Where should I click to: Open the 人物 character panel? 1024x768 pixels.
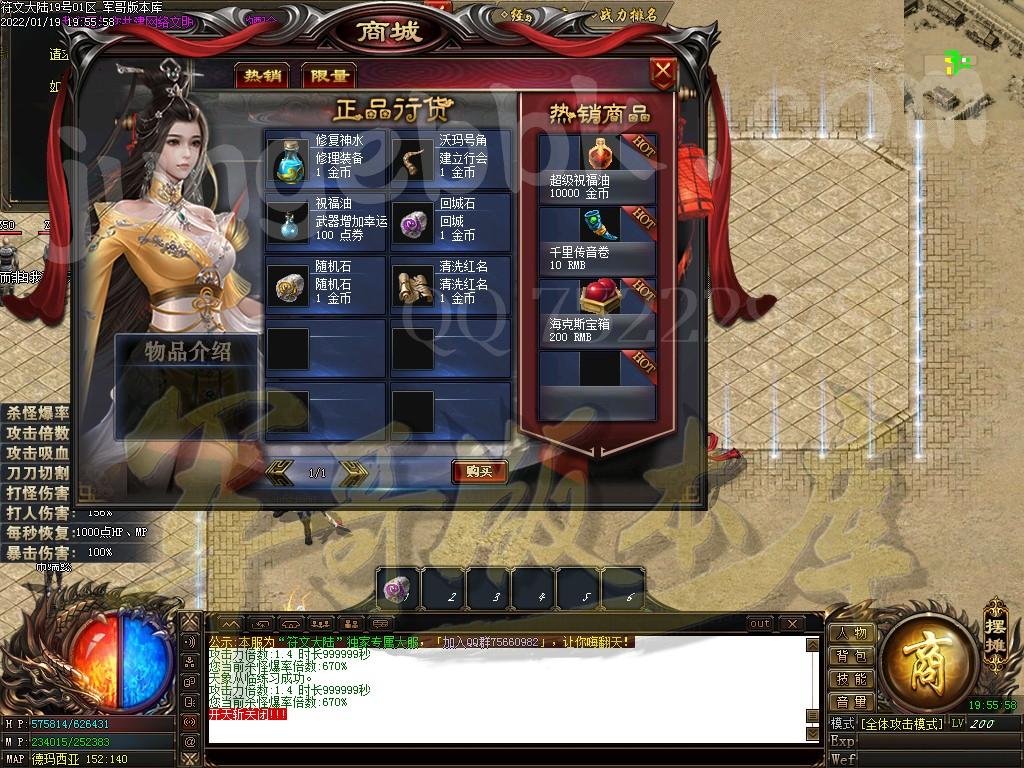click(852, 633)
